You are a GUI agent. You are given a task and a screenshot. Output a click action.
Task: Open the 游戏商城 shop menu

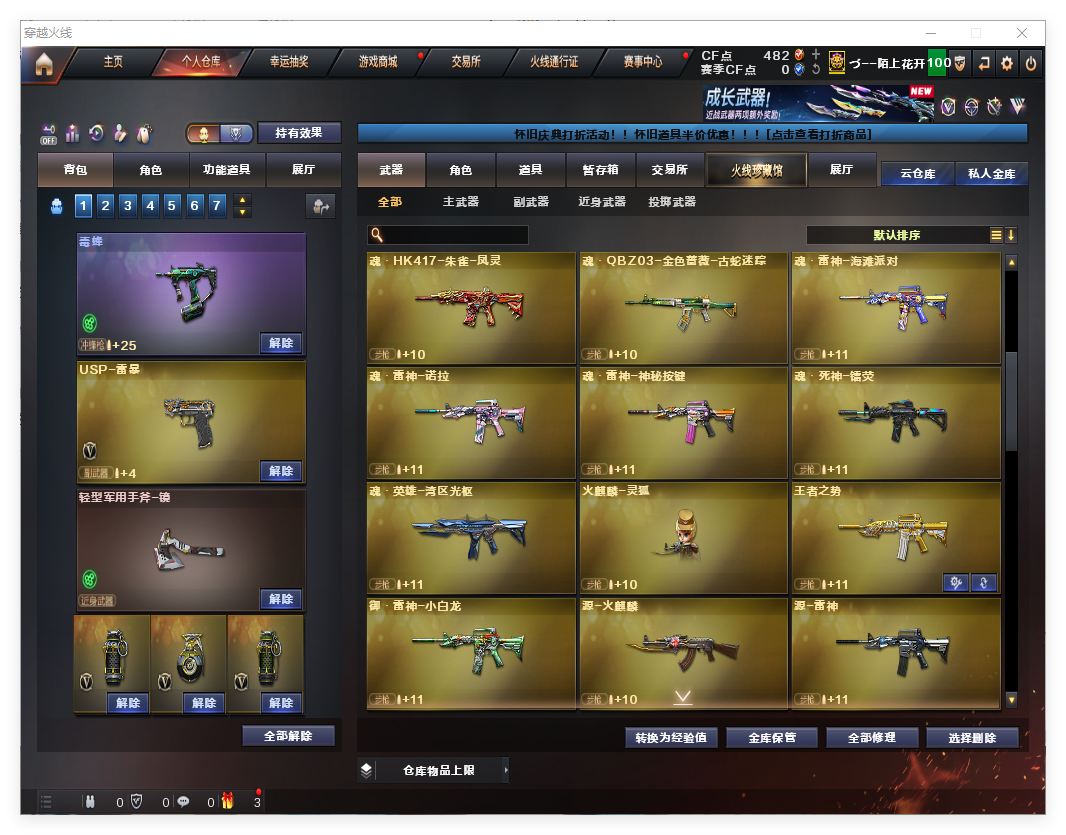378,62
